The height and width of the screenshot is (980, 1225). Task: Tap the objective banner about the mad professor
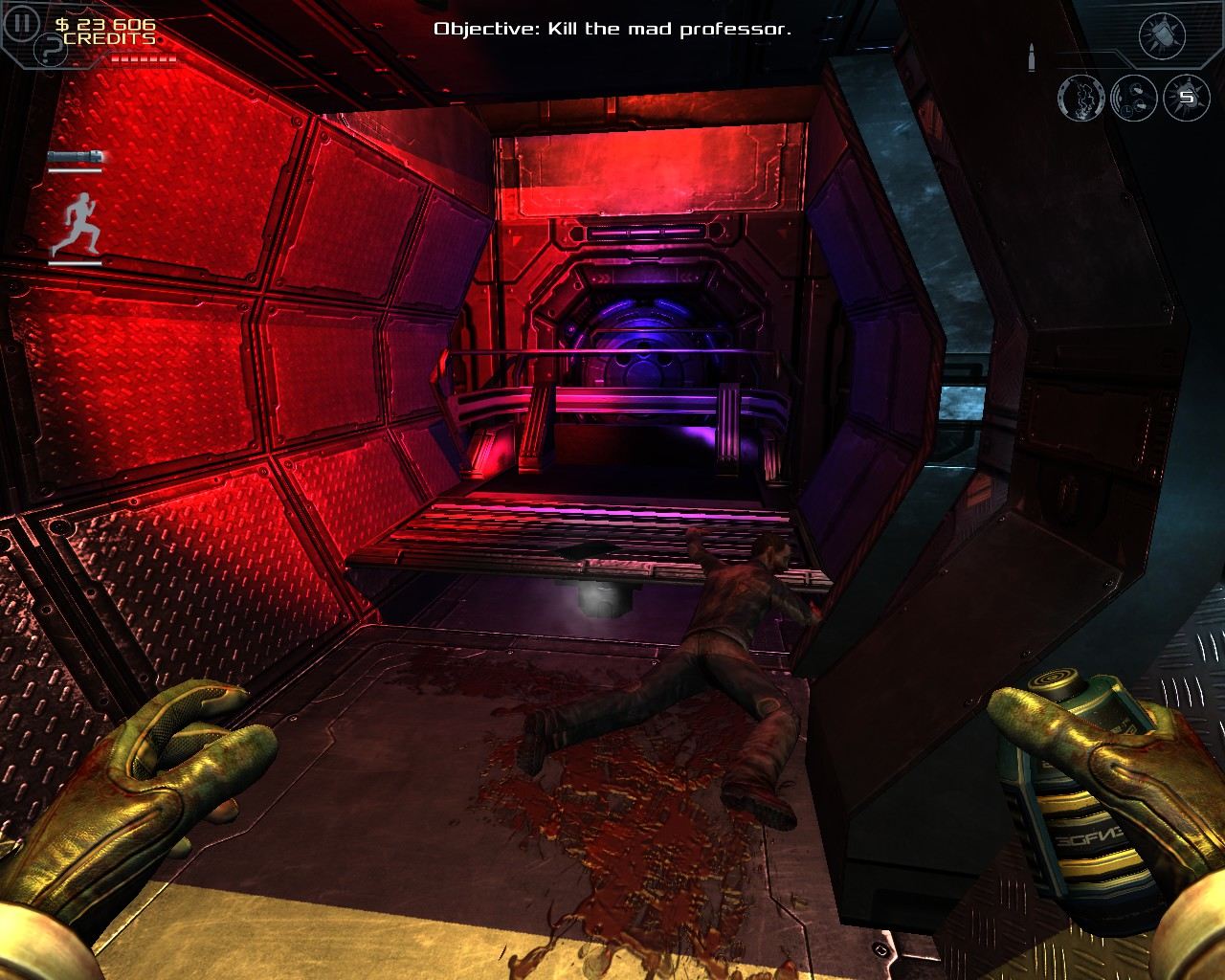[x=612, y=30]
